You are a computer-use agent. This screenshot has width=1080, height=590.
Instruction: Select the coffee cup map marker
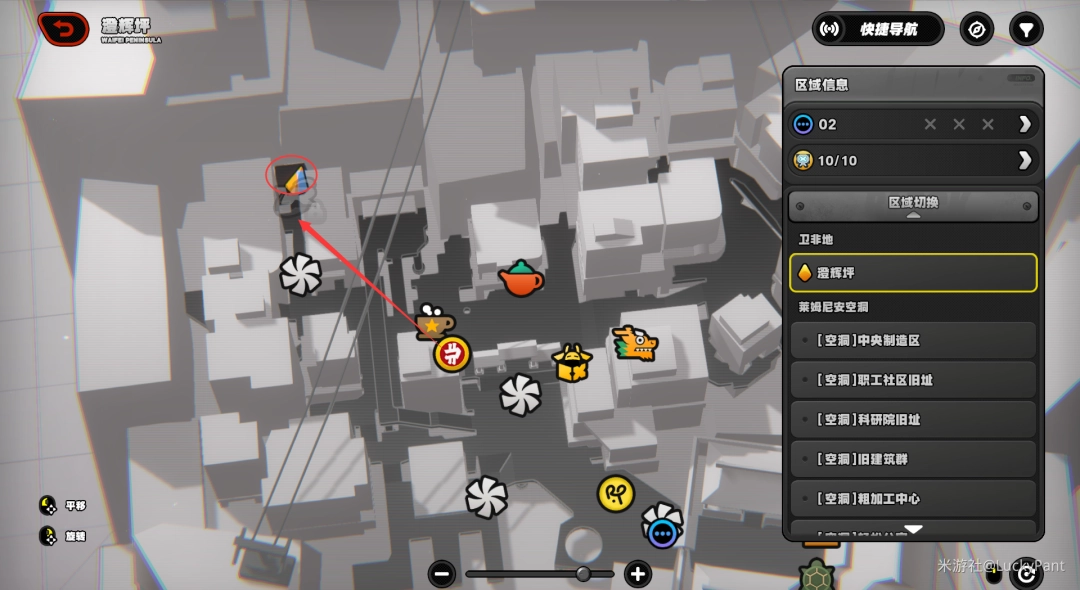[432, 322]
